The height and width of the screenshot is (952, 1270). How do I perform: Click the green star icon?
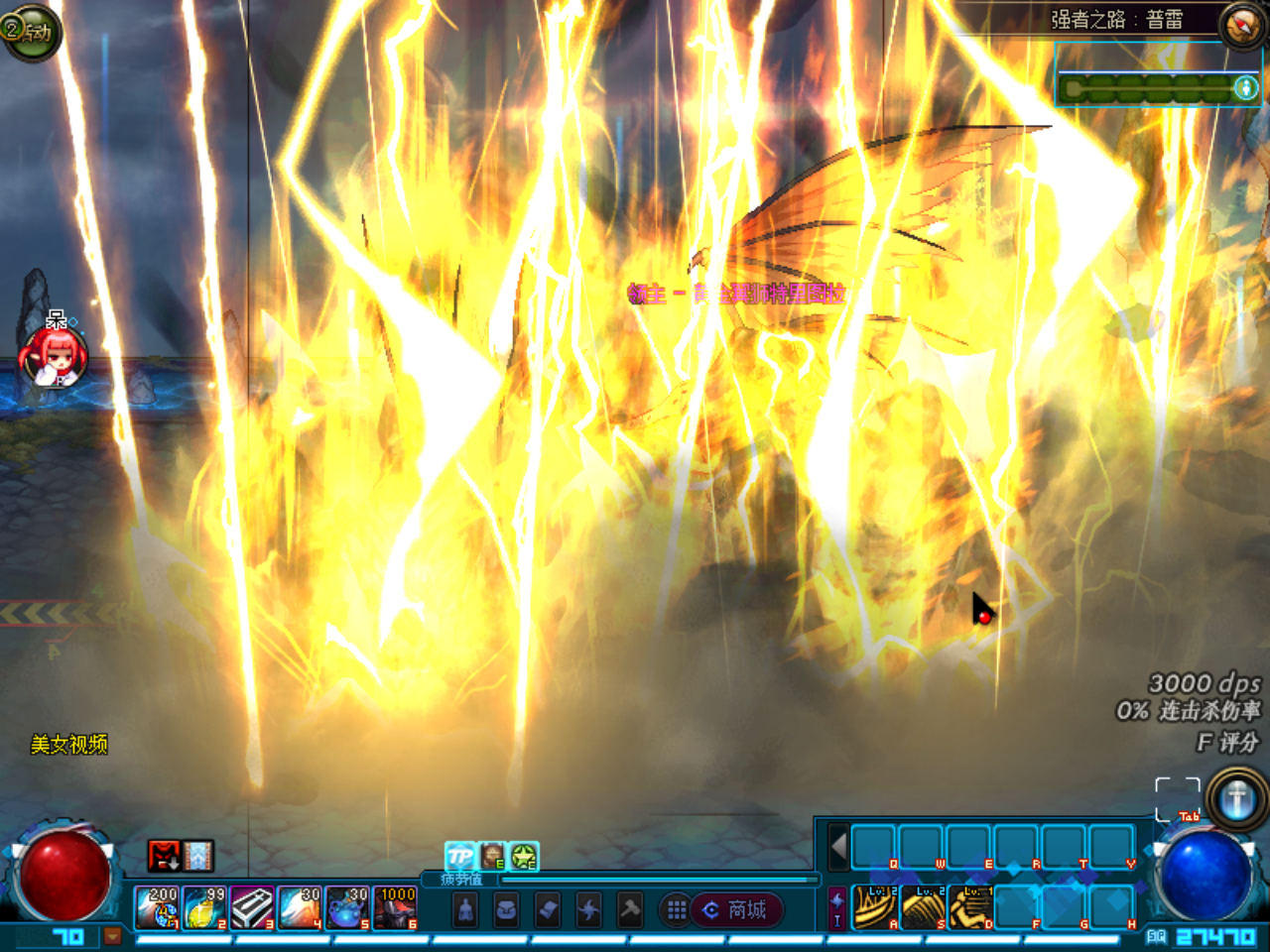(524, 856)
